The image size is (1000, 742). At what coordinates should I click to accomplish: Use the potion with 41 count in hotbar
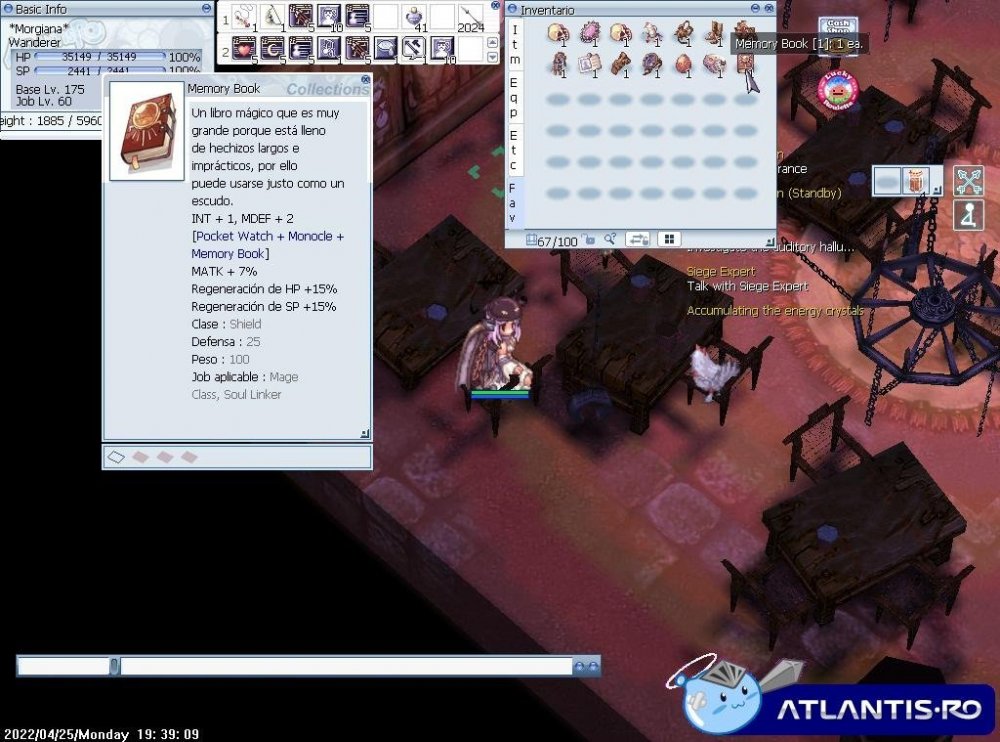415,17
